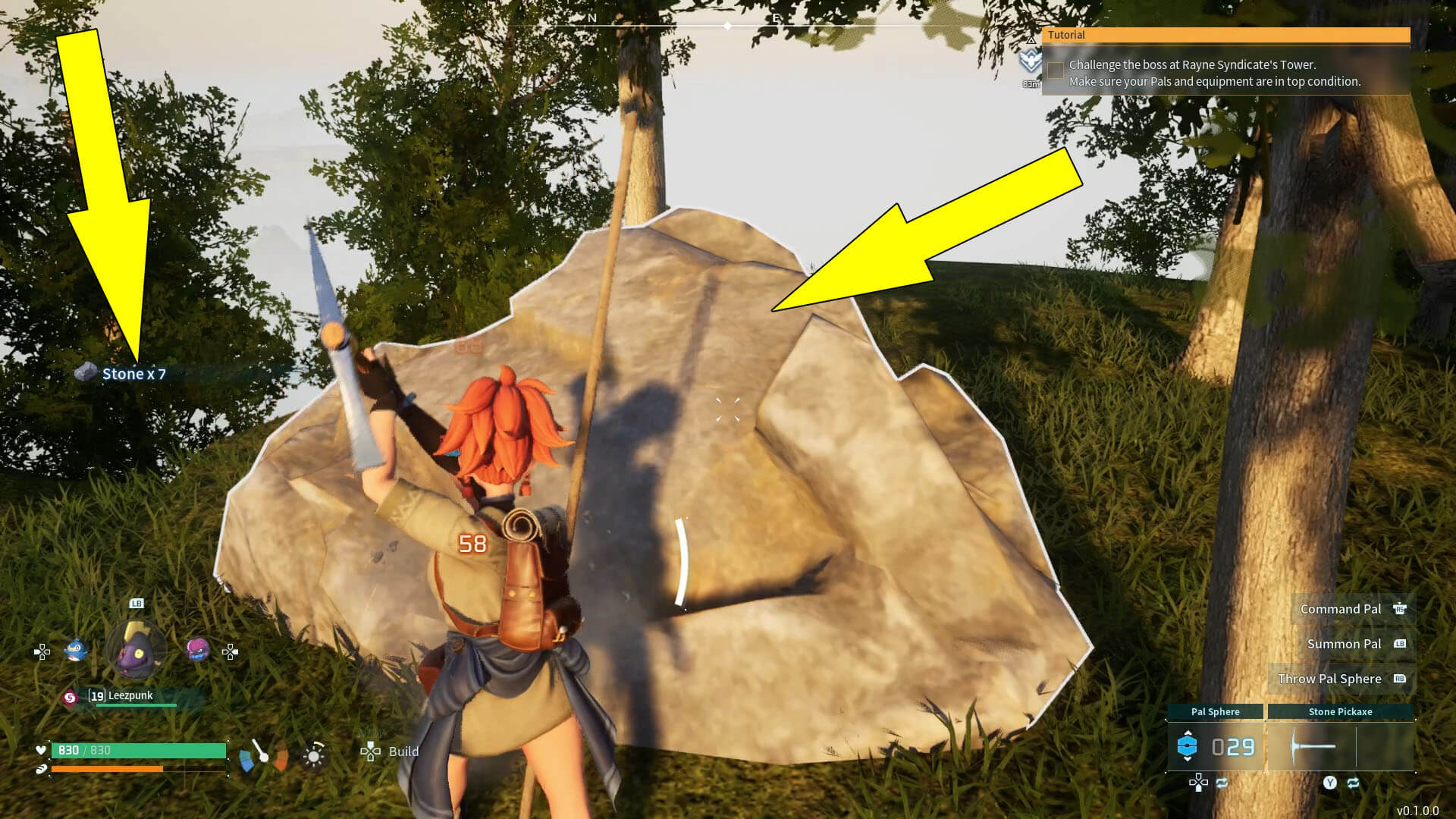Click the down arrow below the Pal Sphere icon
Screen dimensions: 1456x819
click(1188, 759)
